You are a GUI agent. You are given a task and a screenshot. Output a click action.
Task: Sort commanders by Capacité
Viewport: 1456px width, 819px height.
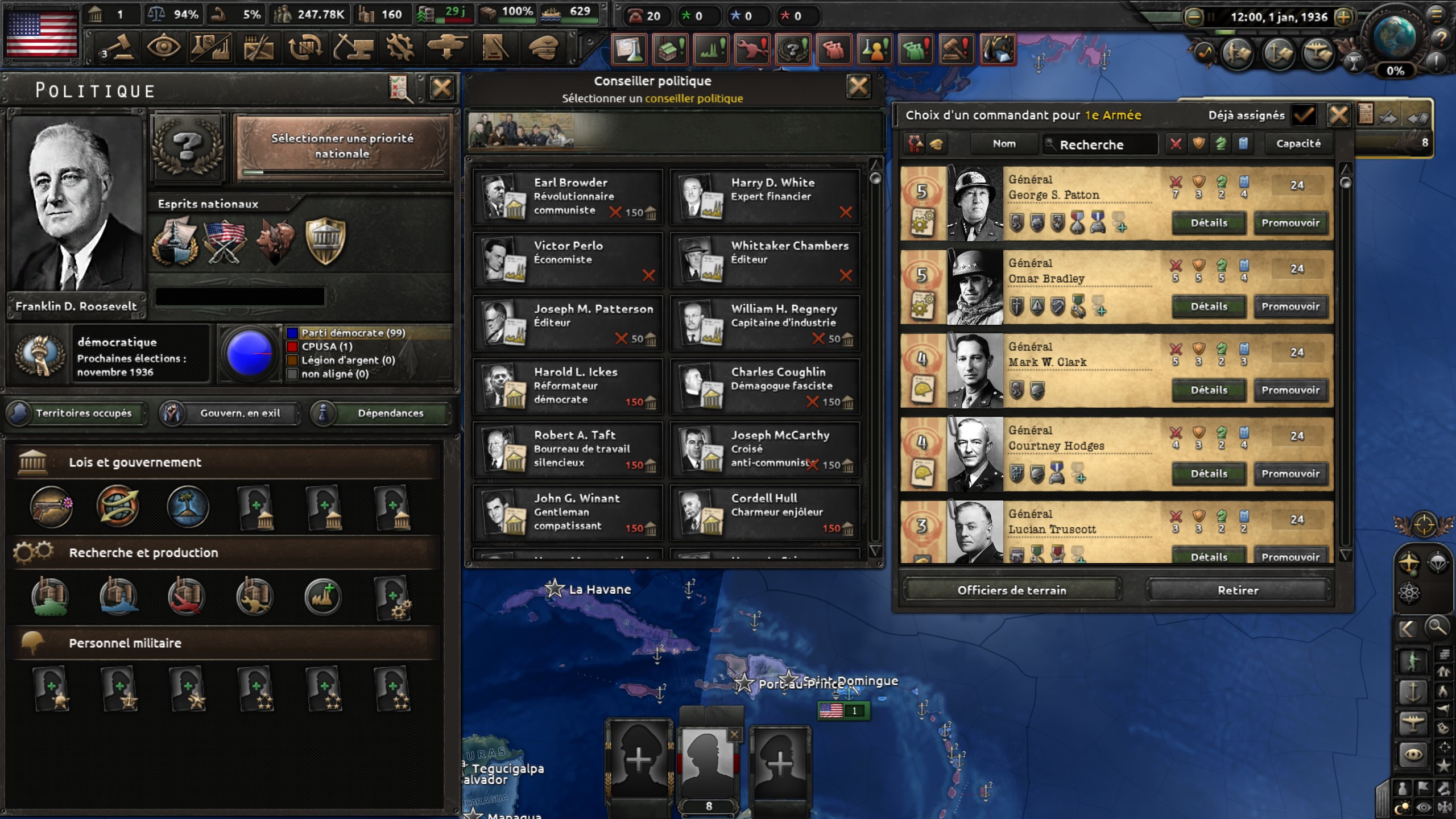[x=1298, y=144]
